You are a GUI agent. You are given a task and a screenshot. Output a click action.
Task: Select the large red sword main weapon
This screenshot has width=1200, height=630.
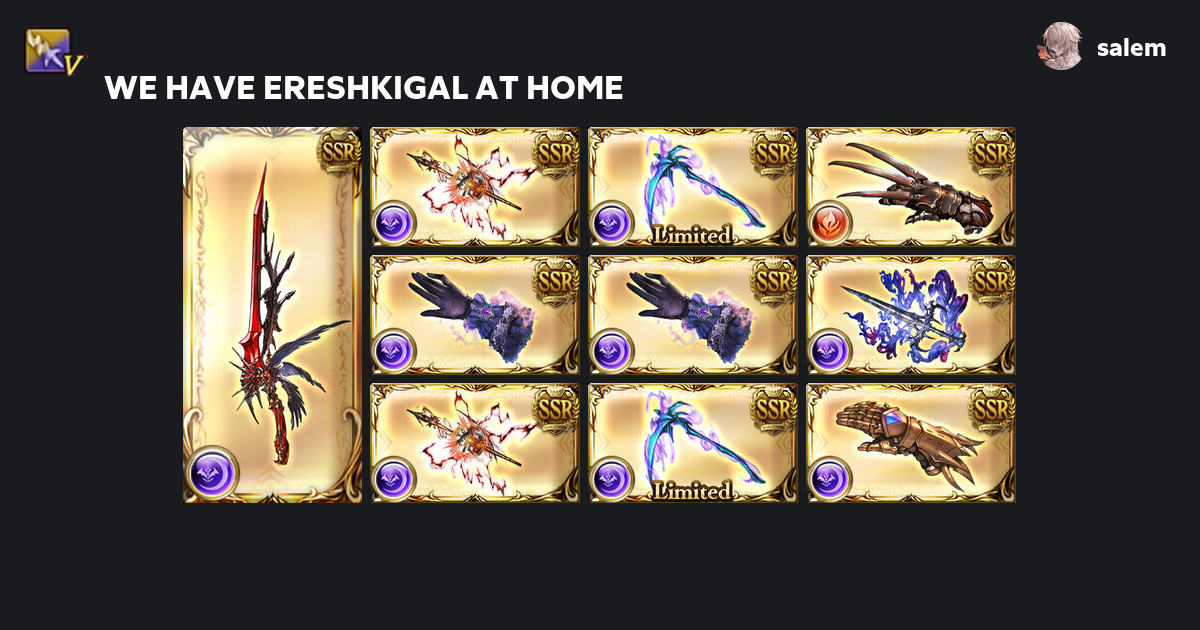point(272,315)
